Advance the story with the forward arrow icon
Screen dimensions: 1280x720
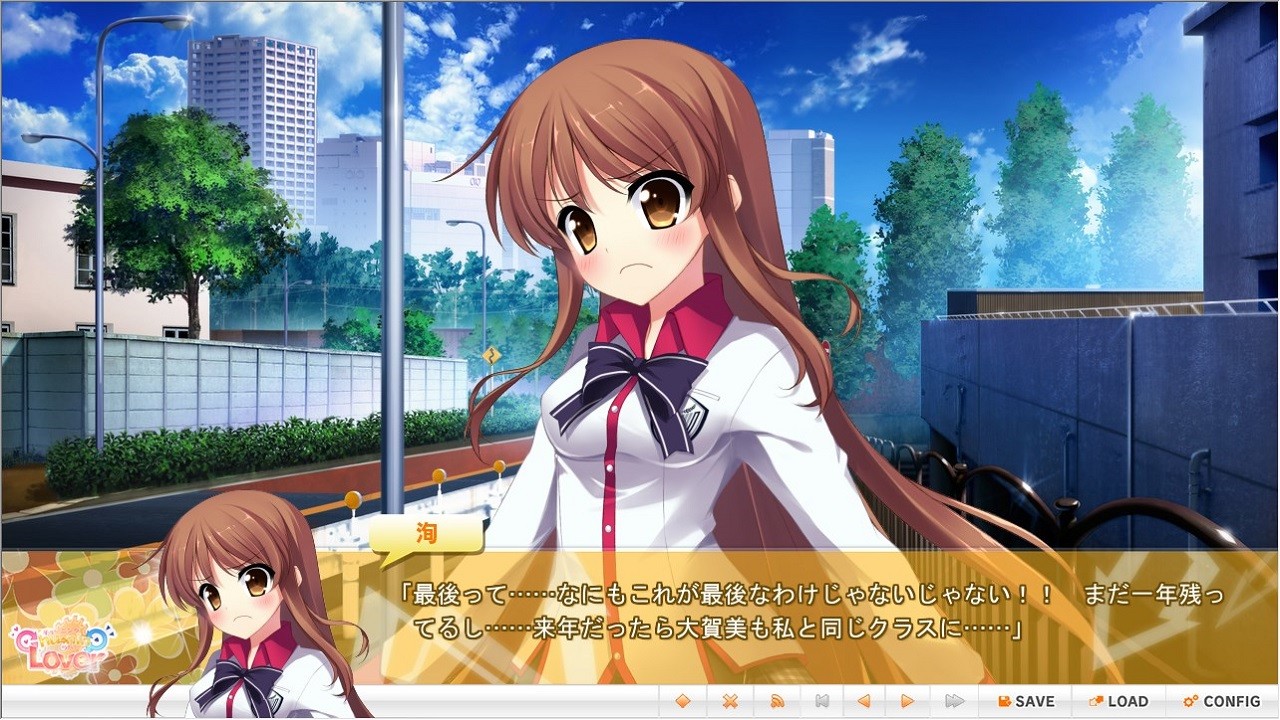[908, 701]
